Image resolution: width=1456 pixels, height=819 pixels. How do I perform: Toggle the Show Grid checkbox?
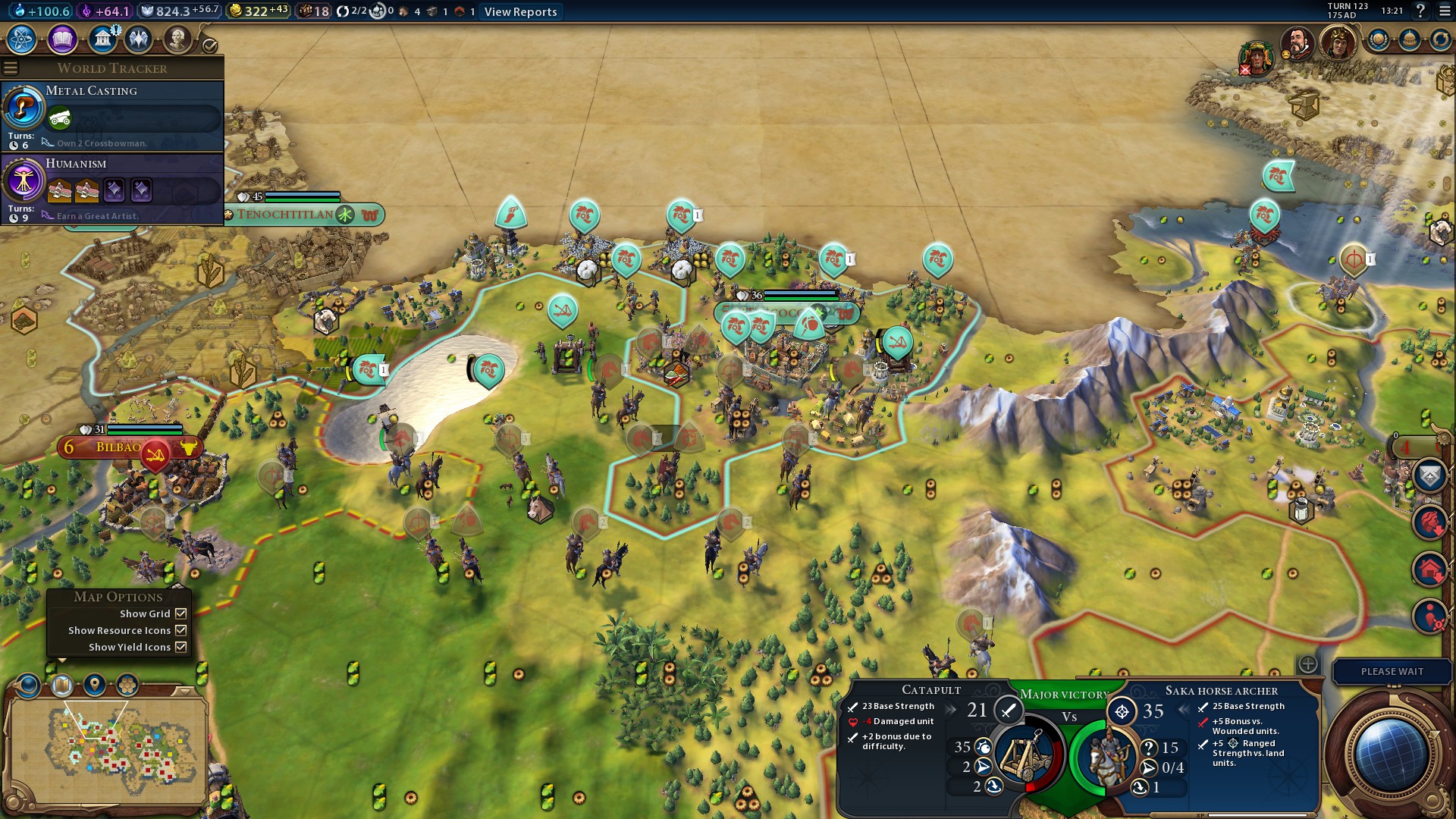tap(181, 613)
